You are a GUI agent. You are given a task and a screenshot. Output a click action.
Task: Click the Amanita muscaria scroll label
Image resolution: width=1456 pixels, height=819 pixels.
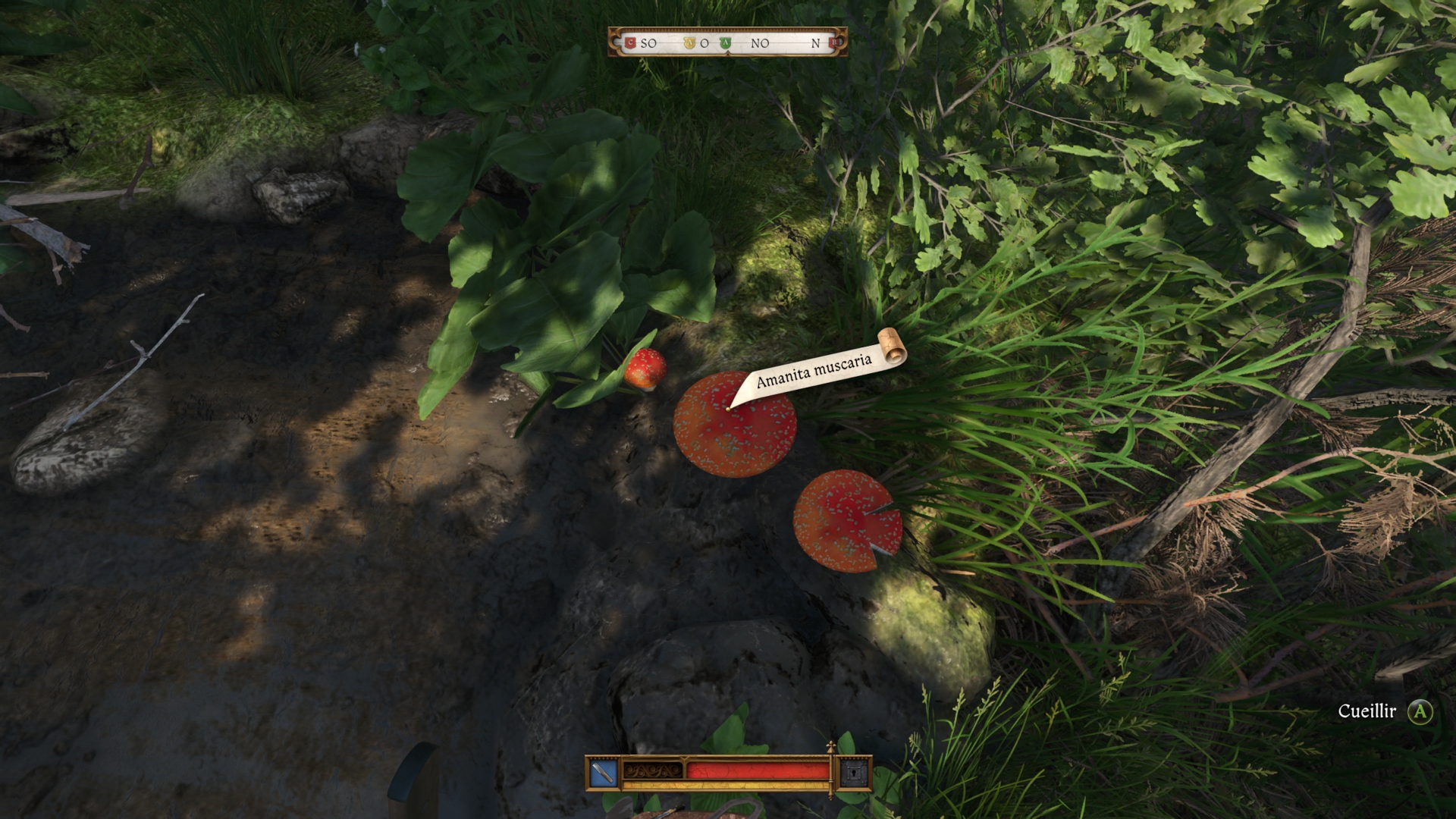pos(814,369)
